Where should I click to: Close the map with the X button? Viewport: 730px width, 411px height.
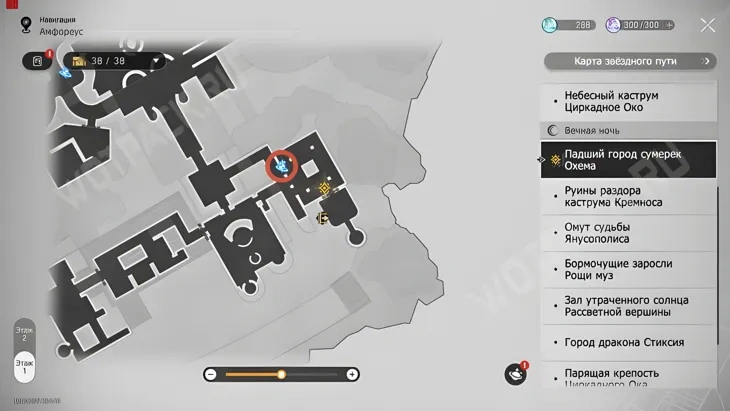pyautogui.click(x=707, y=25)
